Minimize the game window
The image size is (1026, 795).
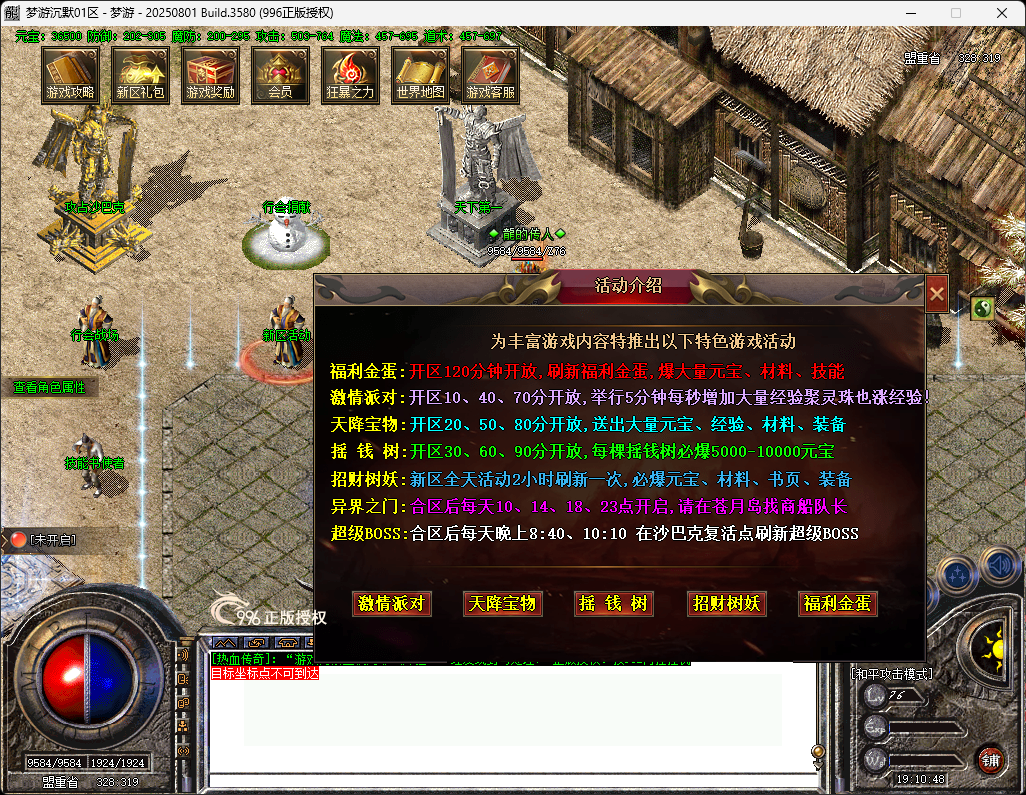click(908, 13)
